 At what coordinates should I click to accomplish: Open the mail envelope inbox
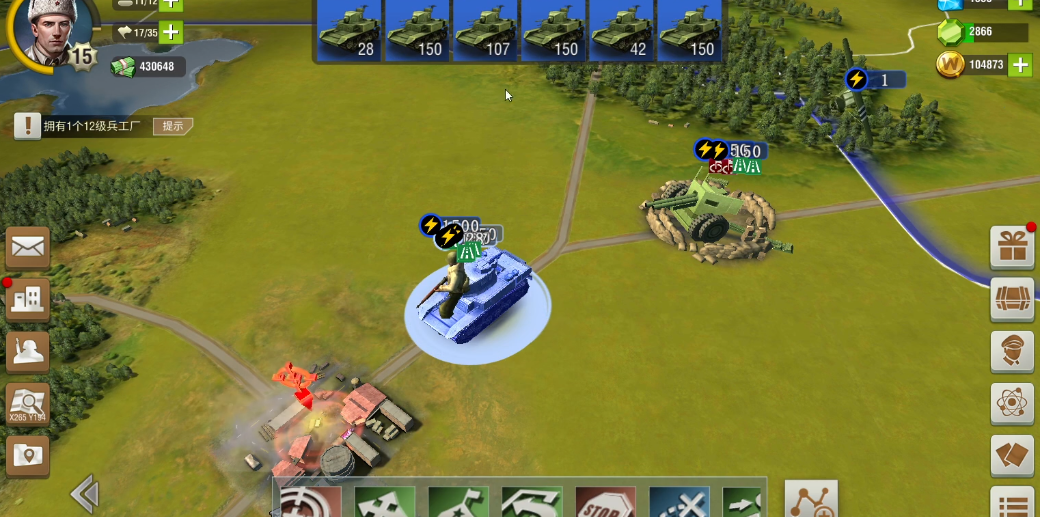pyautogui.click(x=28, y=247)
